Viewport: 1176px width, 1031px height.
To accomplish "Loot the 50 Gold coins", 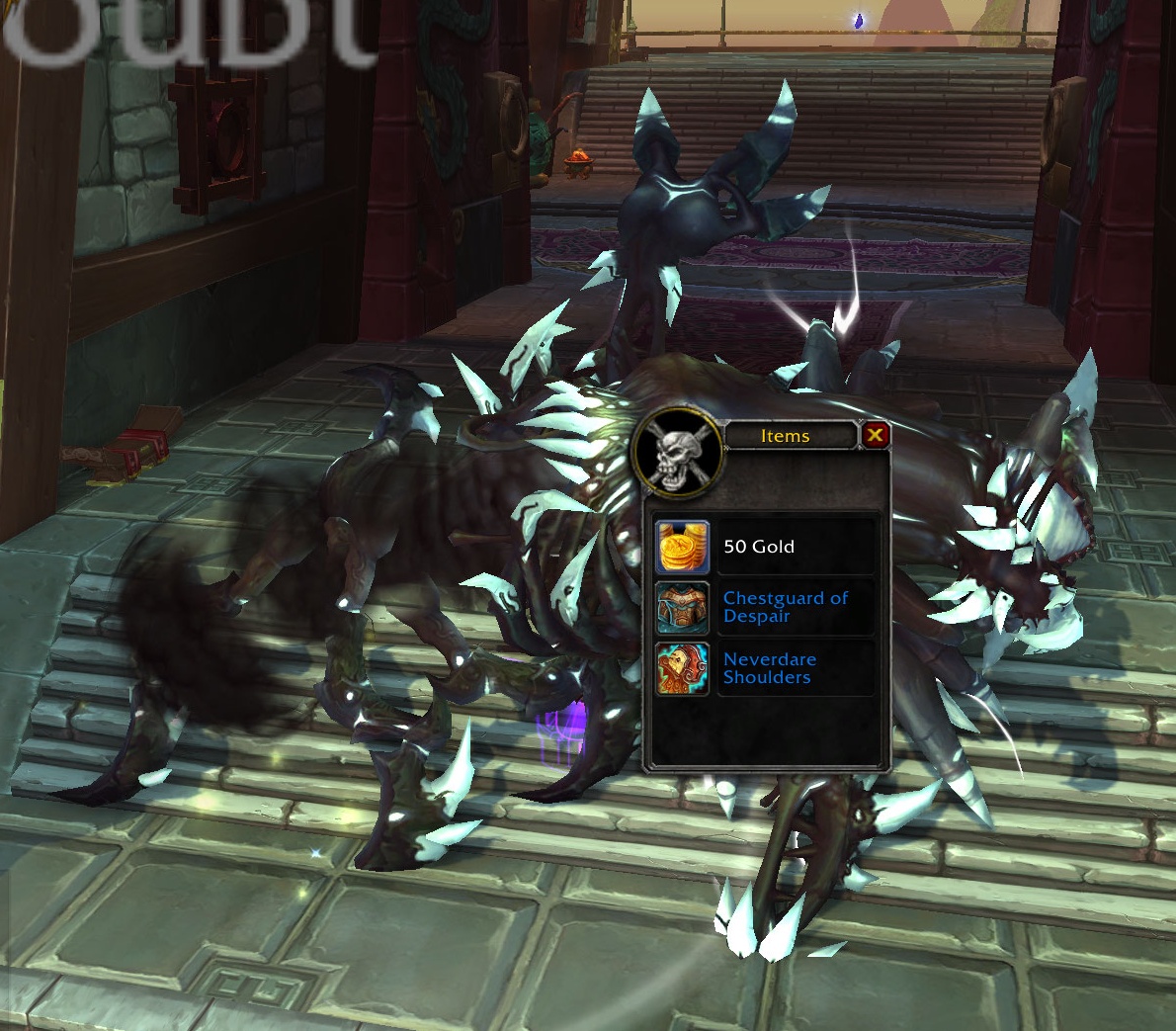I will [x=683, y=547].
